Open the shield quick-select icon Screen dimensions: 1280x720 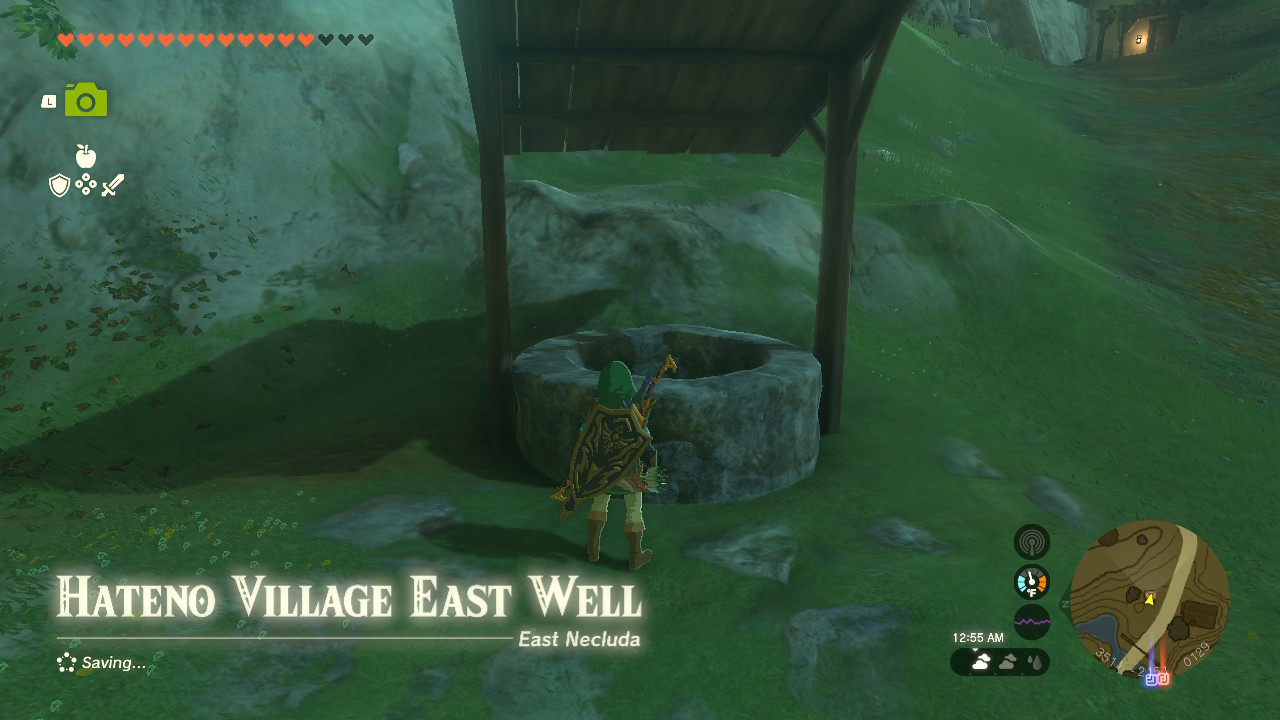pos(59,185)
